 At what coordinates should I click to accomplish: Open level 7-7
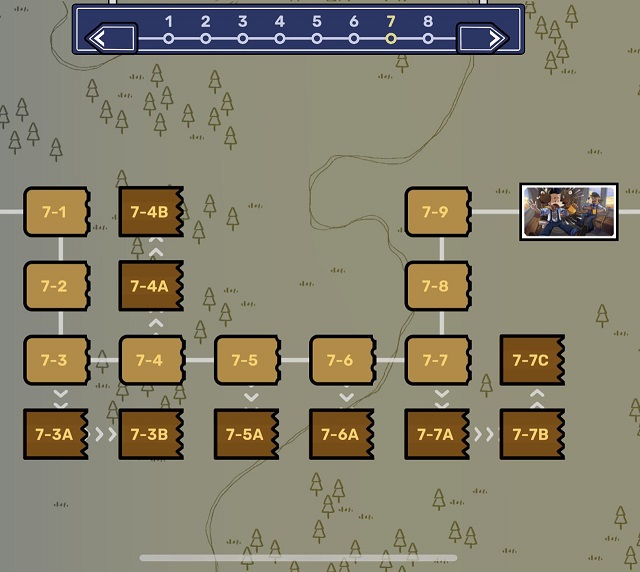pos(437,360)
